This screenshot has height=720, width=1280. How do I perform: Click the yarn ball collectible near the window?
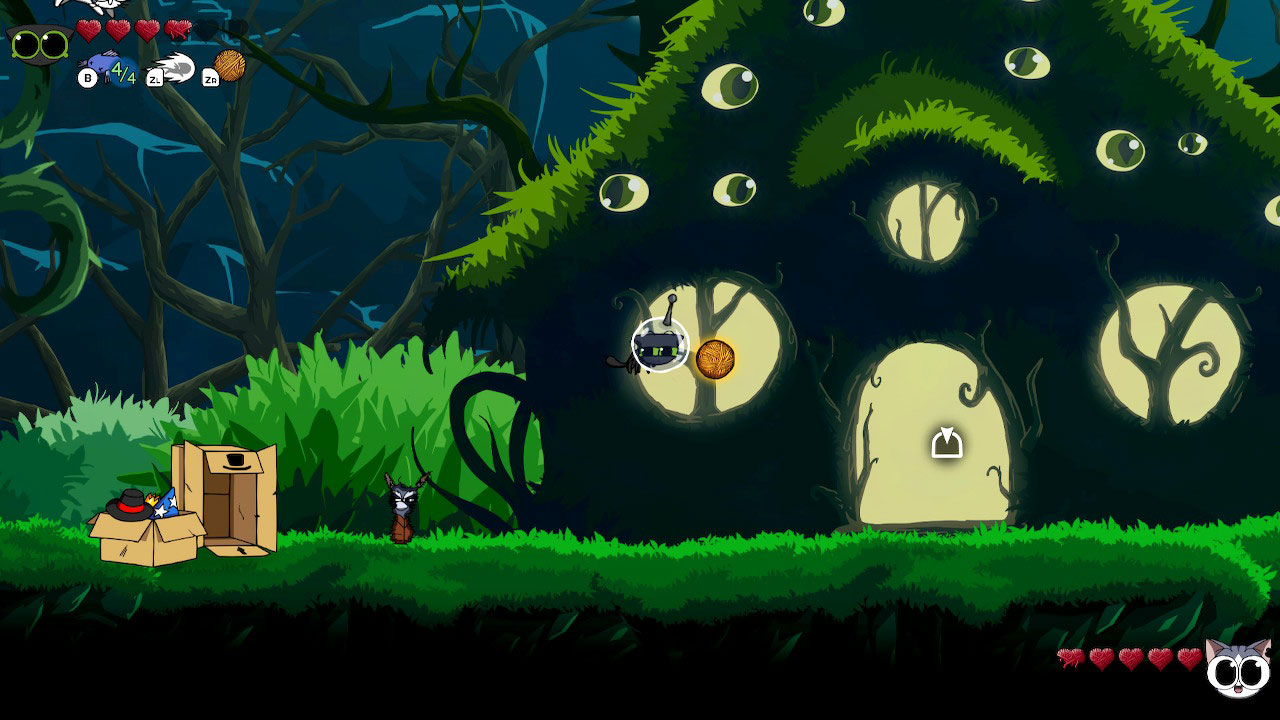712,359
